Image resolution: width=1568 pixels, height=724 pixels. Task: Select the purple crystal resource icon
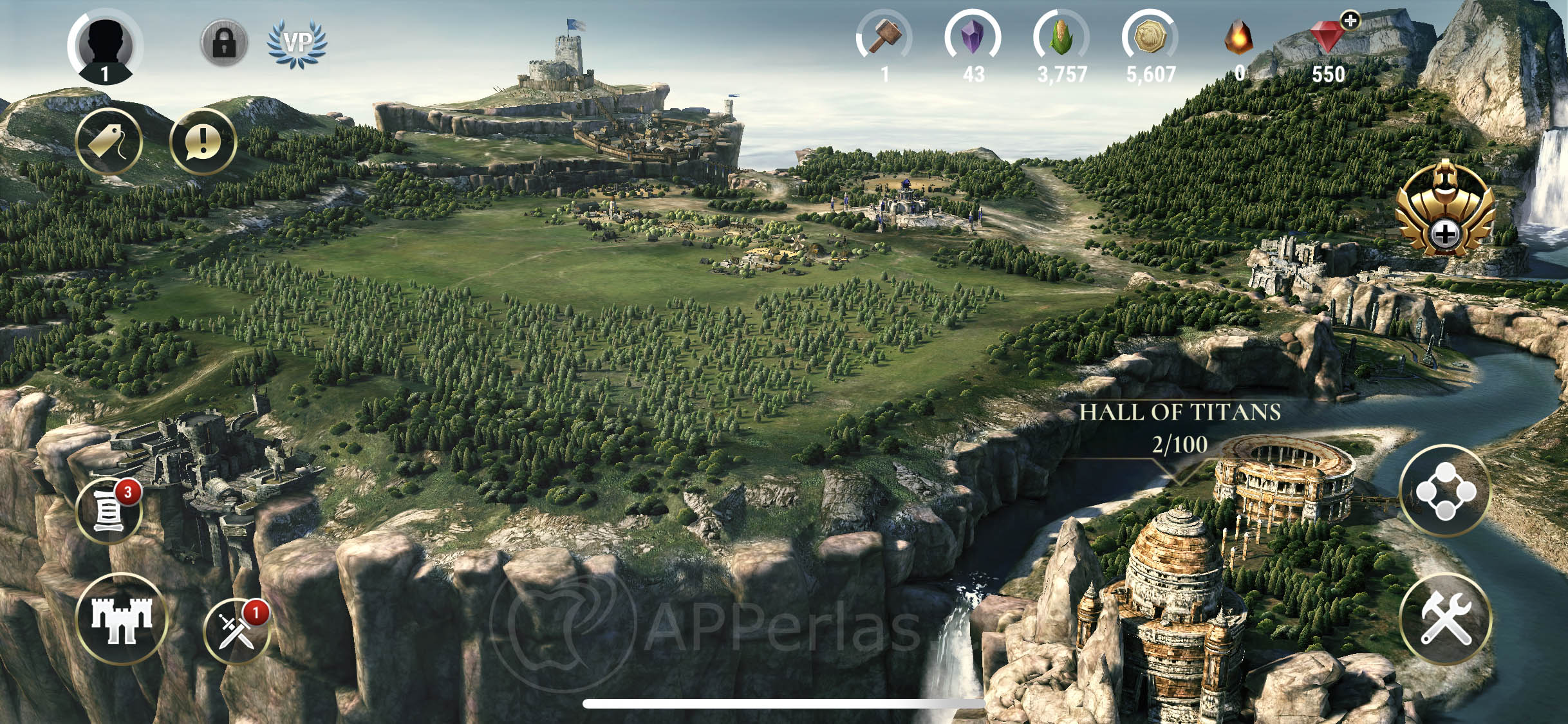(972, 37)
